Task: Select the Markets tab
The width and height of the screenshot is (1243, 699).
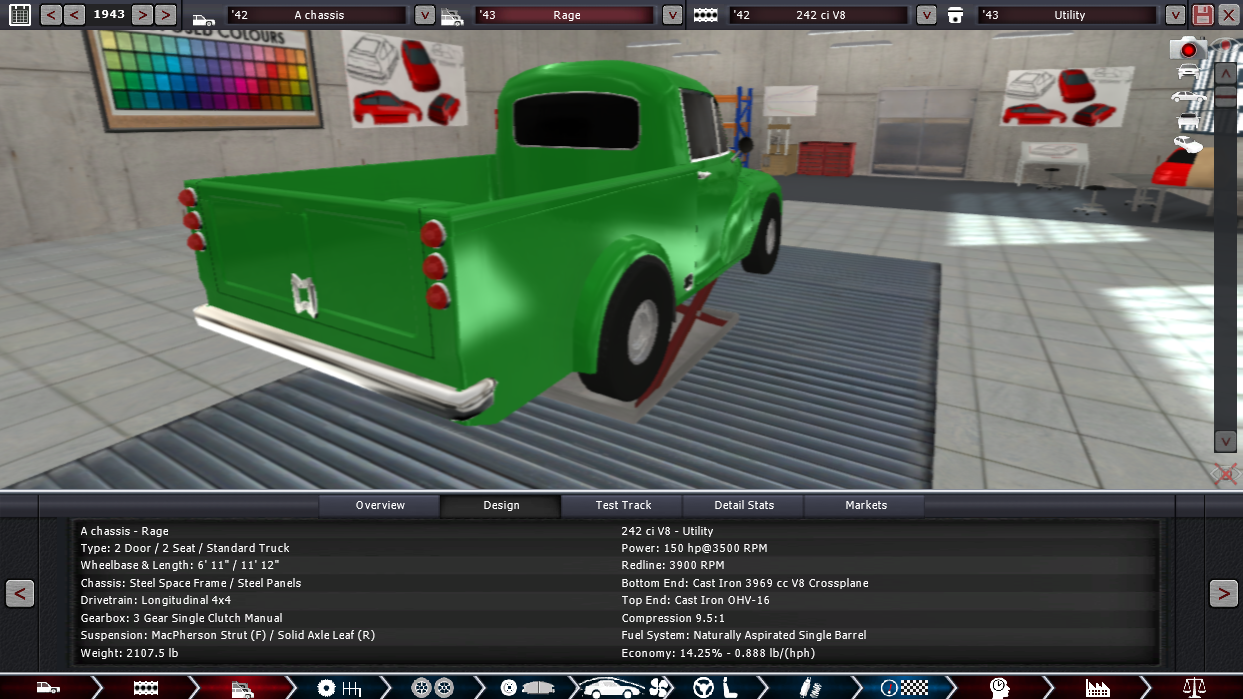Action: click(866, 505)
